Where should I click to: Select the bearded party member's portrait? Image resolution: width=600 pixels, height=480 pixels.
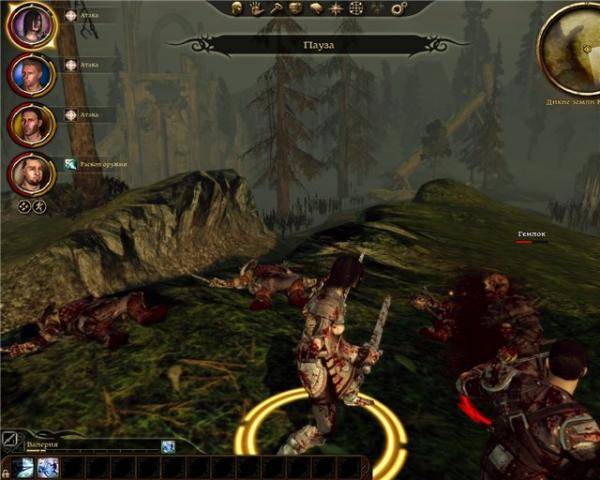click(31, 175)
